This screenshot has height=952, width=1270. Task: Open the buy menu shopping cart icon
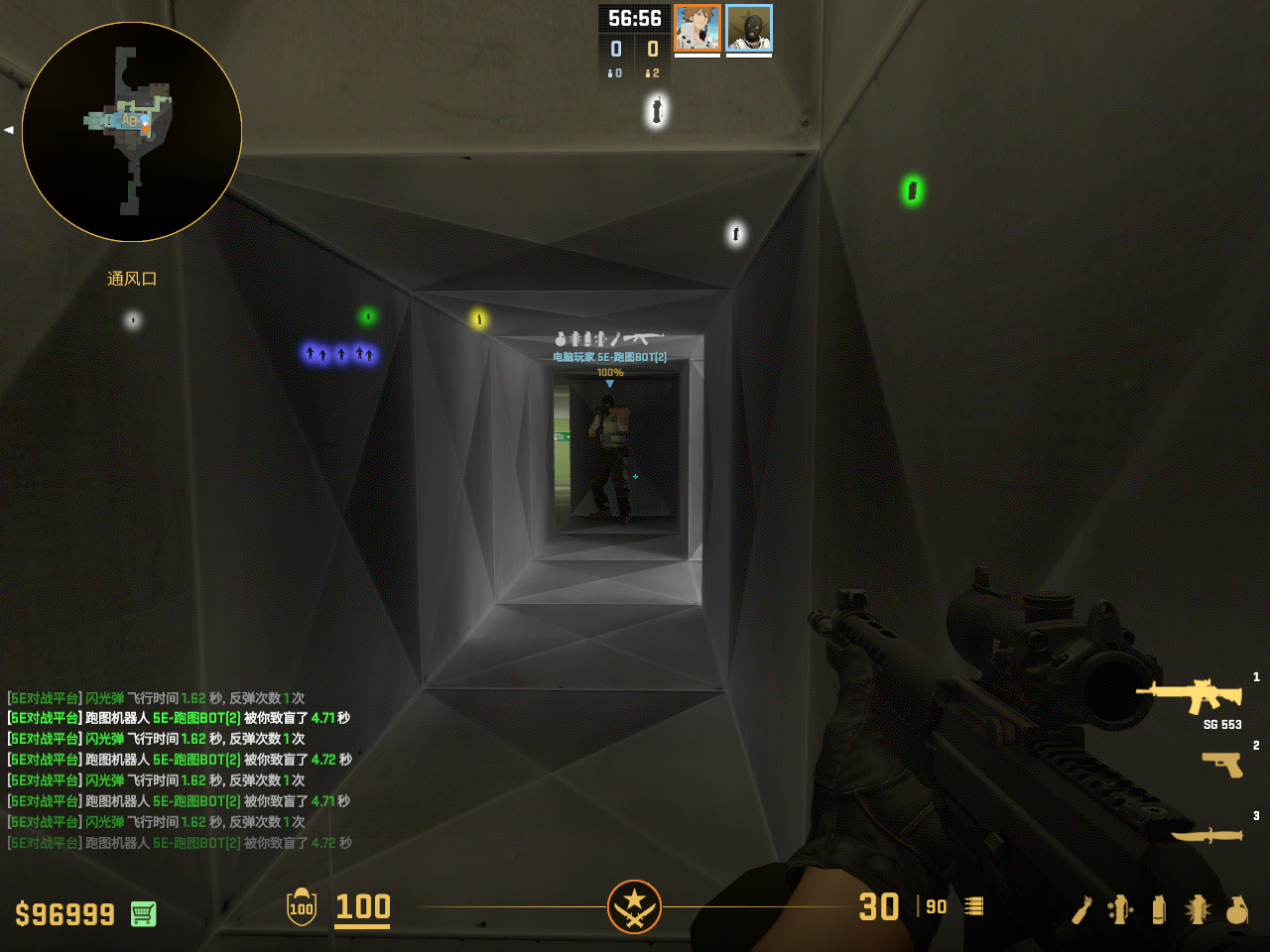point(143,913)
